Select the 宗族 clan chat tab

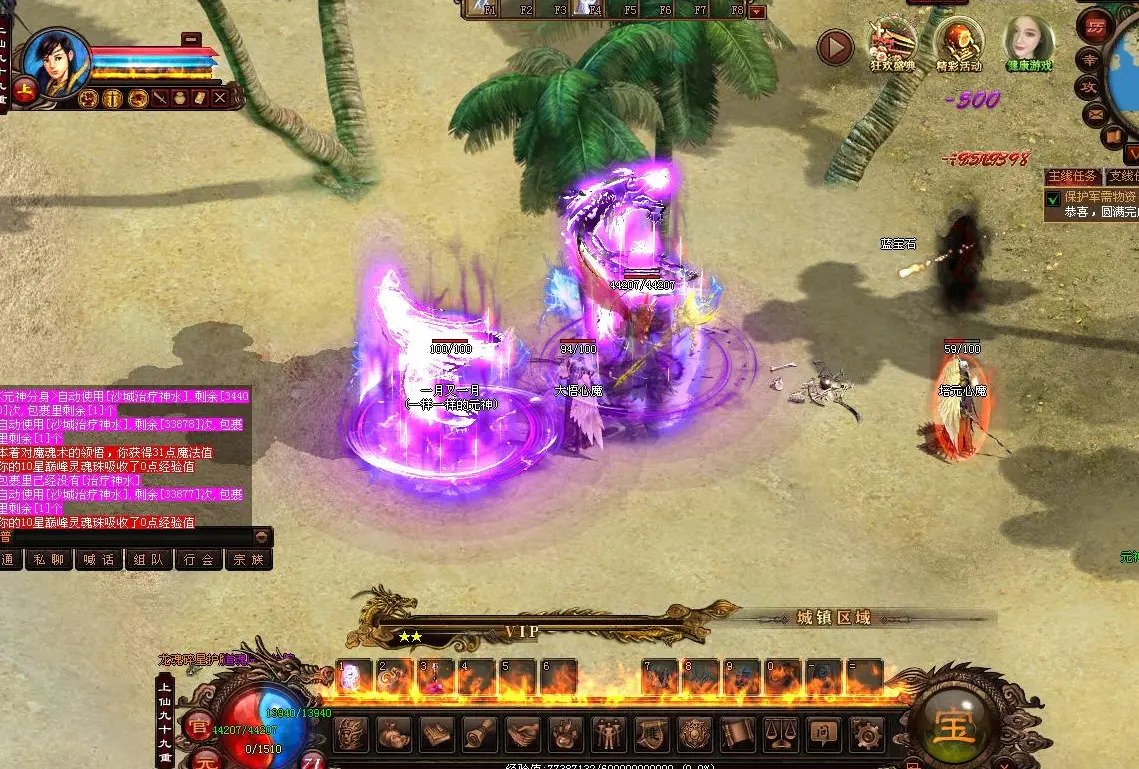pos(248,560)
